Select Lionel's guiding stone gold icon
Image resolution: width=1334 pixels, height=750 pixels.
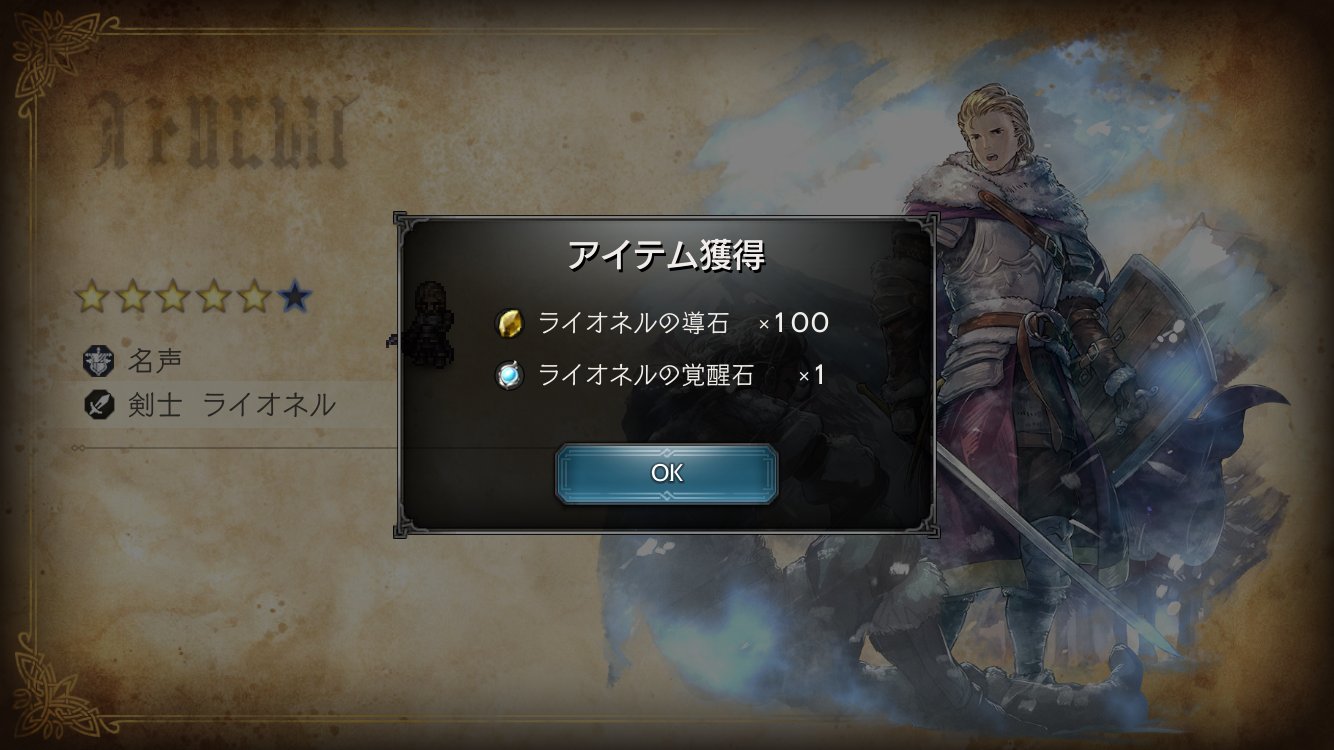[x=509, y=323]
